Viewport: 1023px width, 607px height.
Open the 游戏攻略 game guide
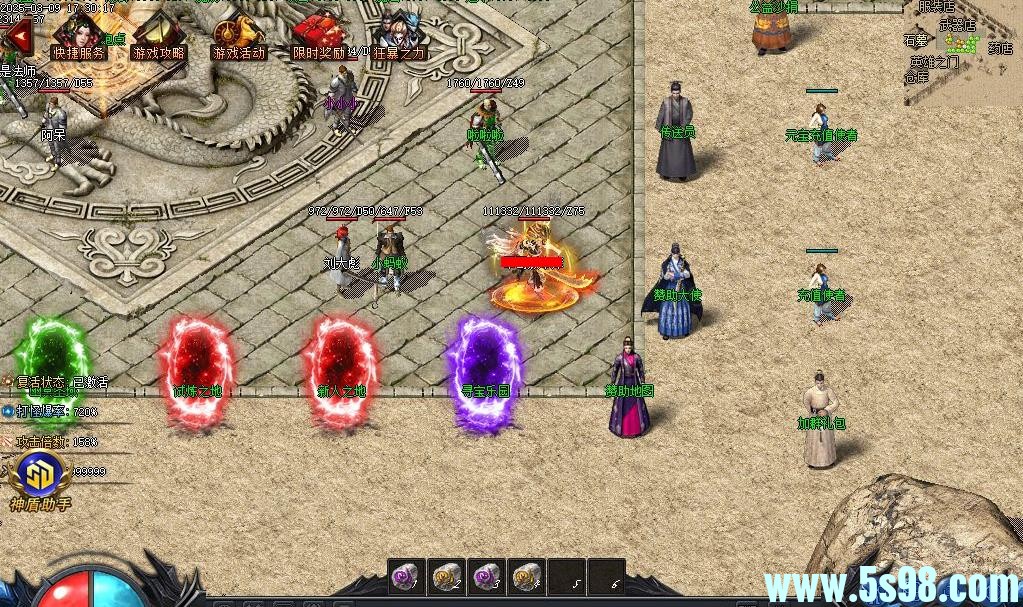coord(159,38)
